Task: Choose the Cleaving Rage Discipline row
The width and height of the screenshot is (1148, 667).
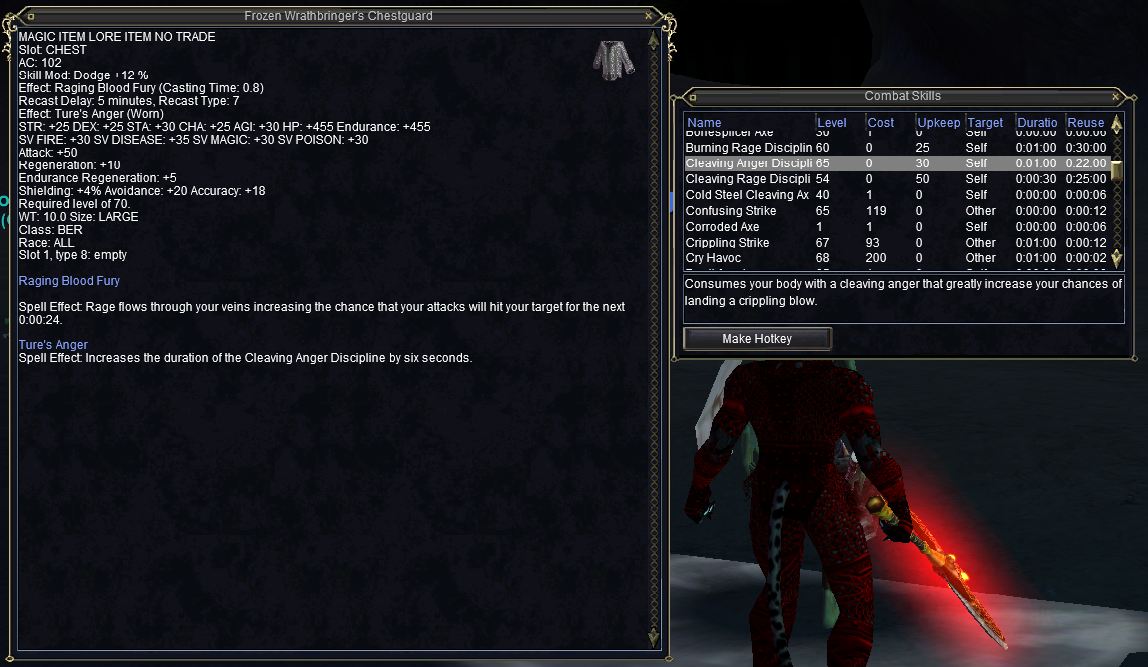Action: tap(748, 179)
